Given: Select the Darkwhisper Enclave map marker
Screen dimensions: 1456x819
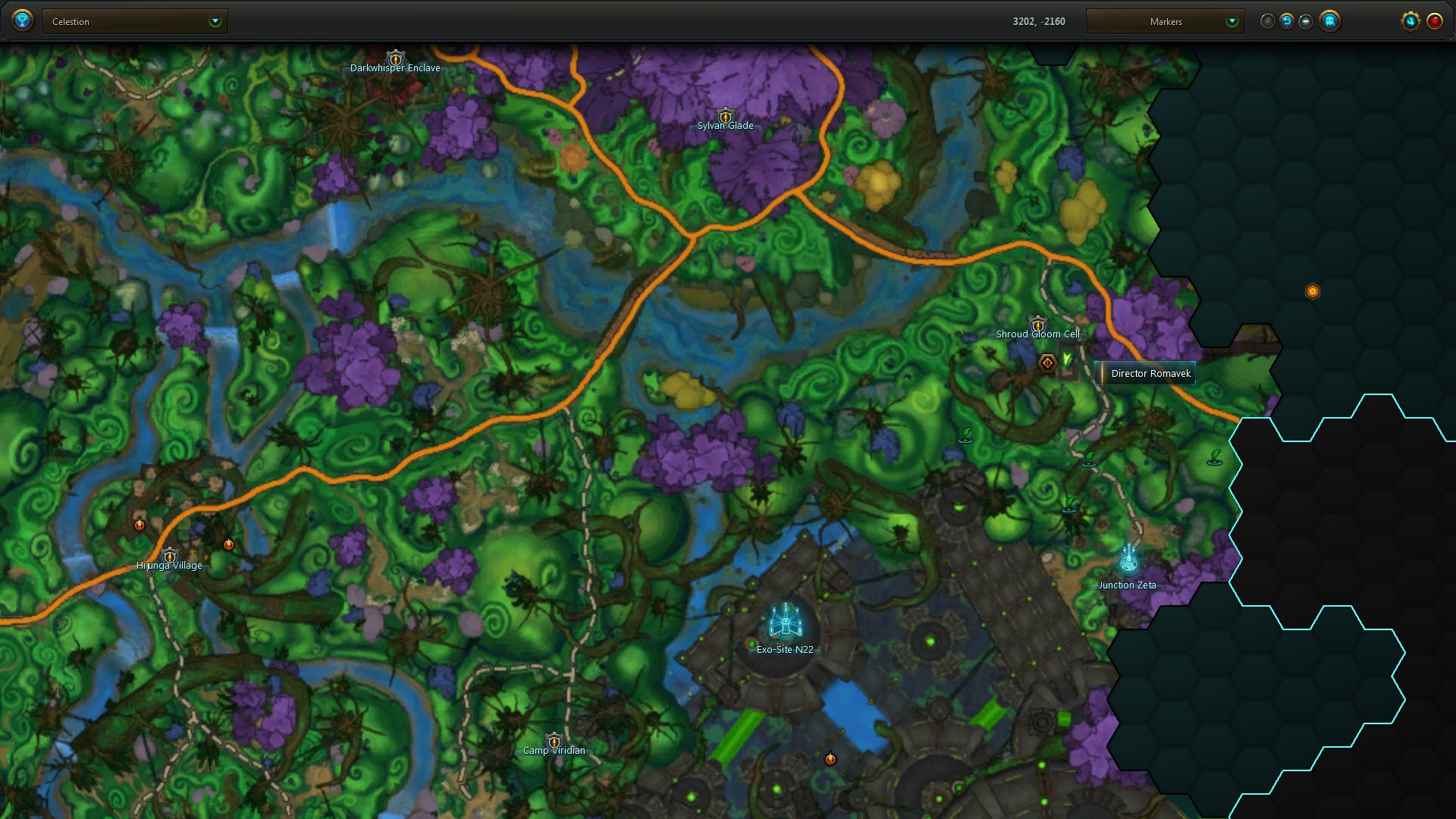Looking at the screenshot, I should (395, 59).
